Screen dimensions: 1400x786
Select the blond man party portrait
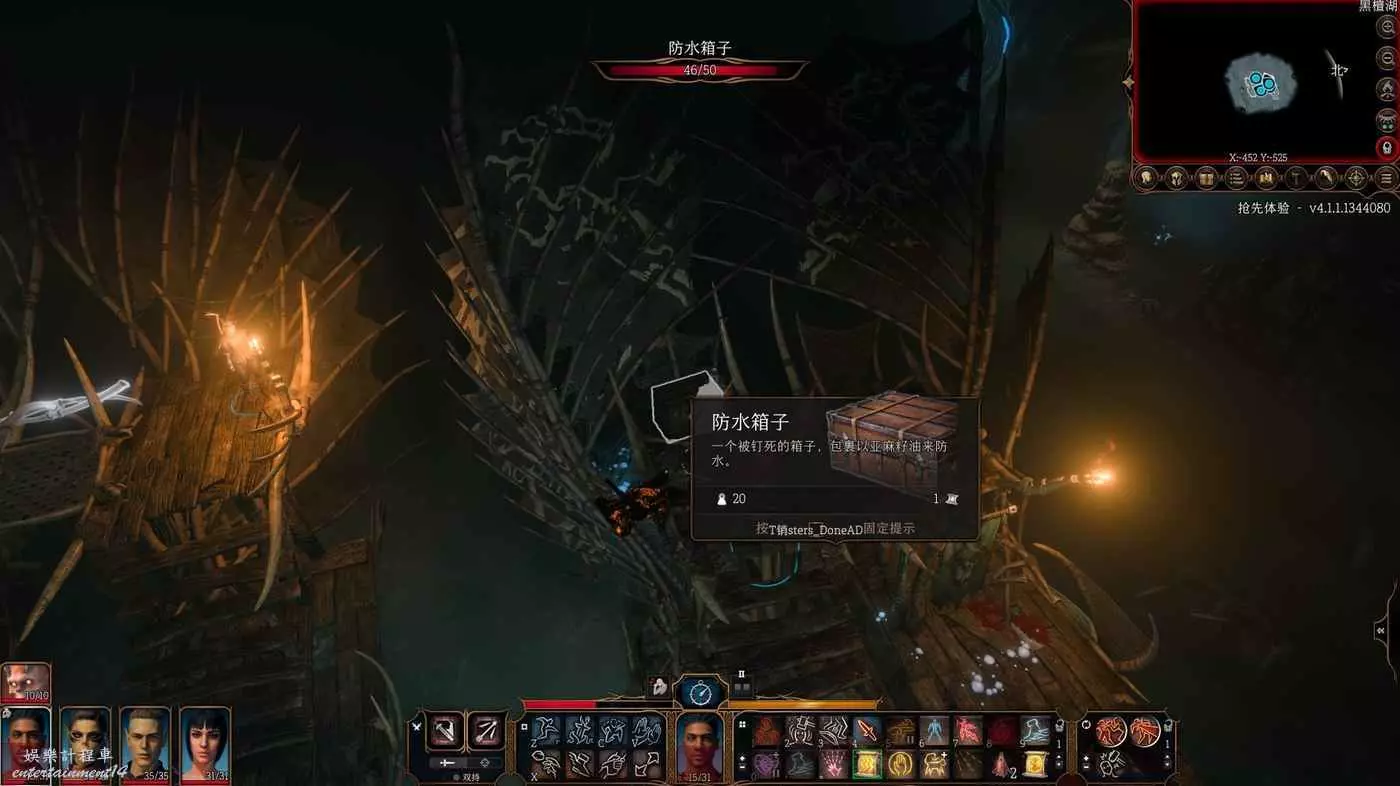click(x=145, y=742)
